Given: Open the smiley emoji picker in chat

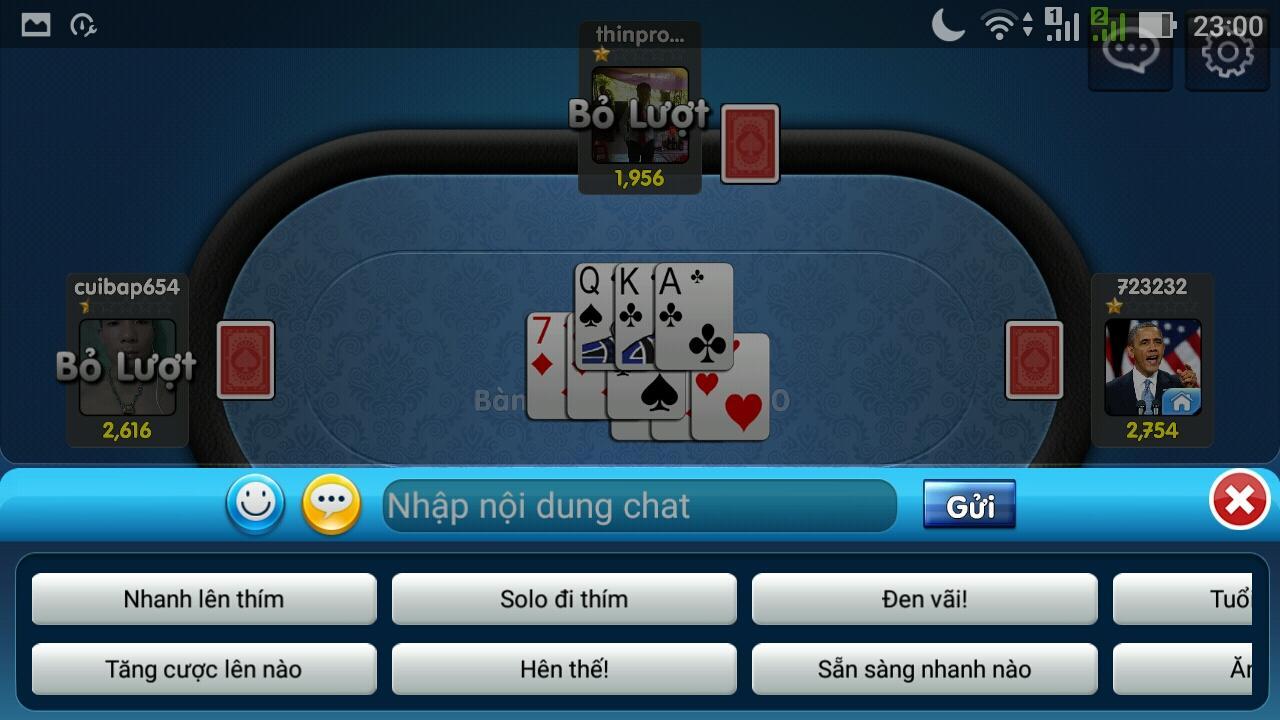Looking at the screenshot, I should click(x=255, y=505).
